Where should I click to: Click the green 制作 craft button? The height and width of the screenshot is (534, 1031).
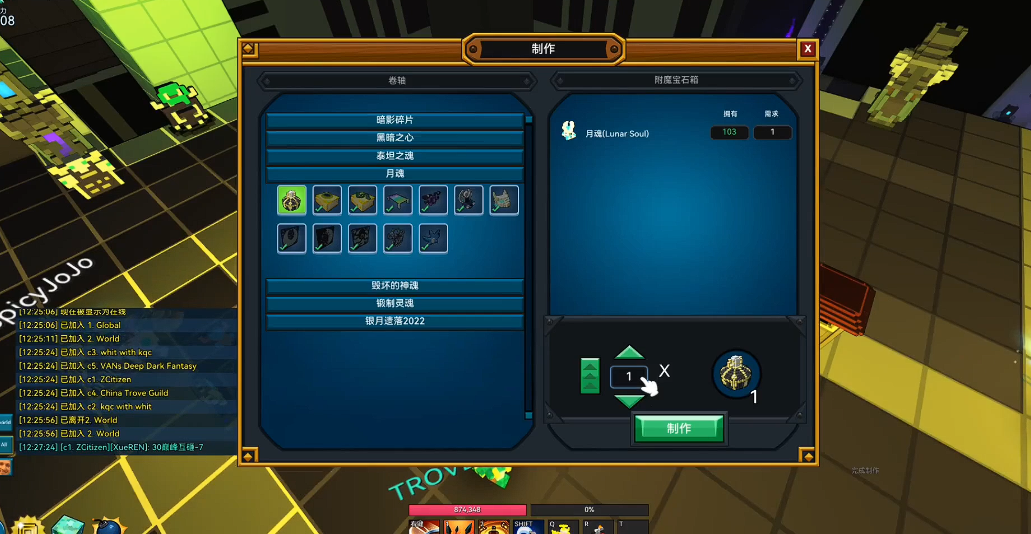679,428
